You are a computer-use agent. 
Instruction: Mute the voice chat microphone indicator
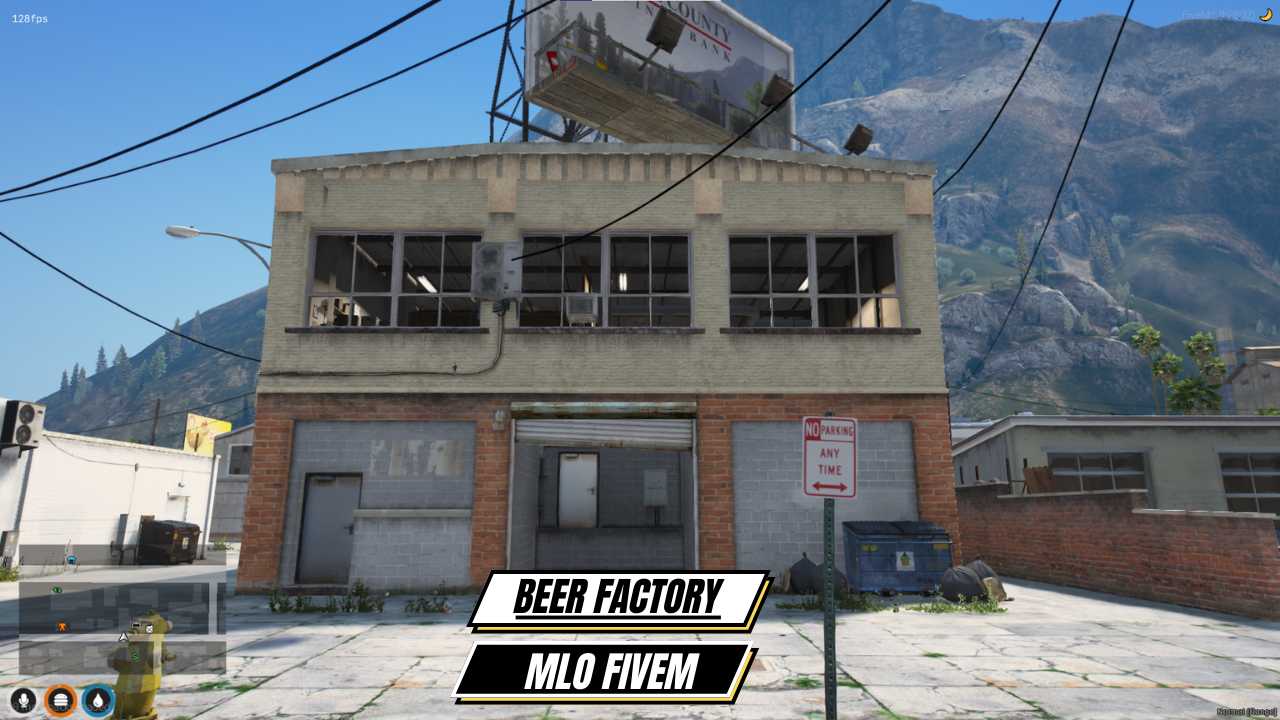pos(23,699)
